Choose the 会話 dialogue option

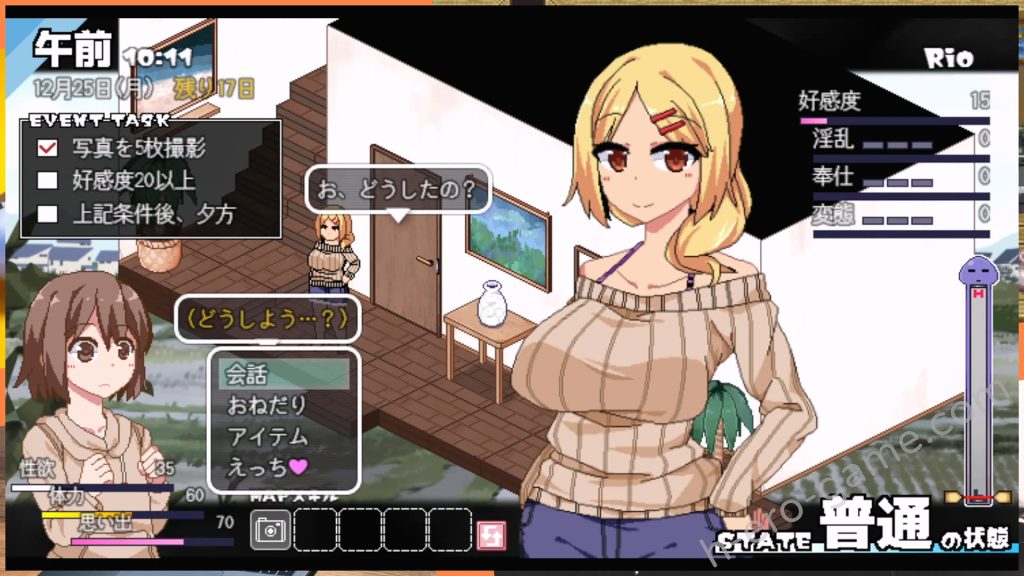tap(284, 374)
